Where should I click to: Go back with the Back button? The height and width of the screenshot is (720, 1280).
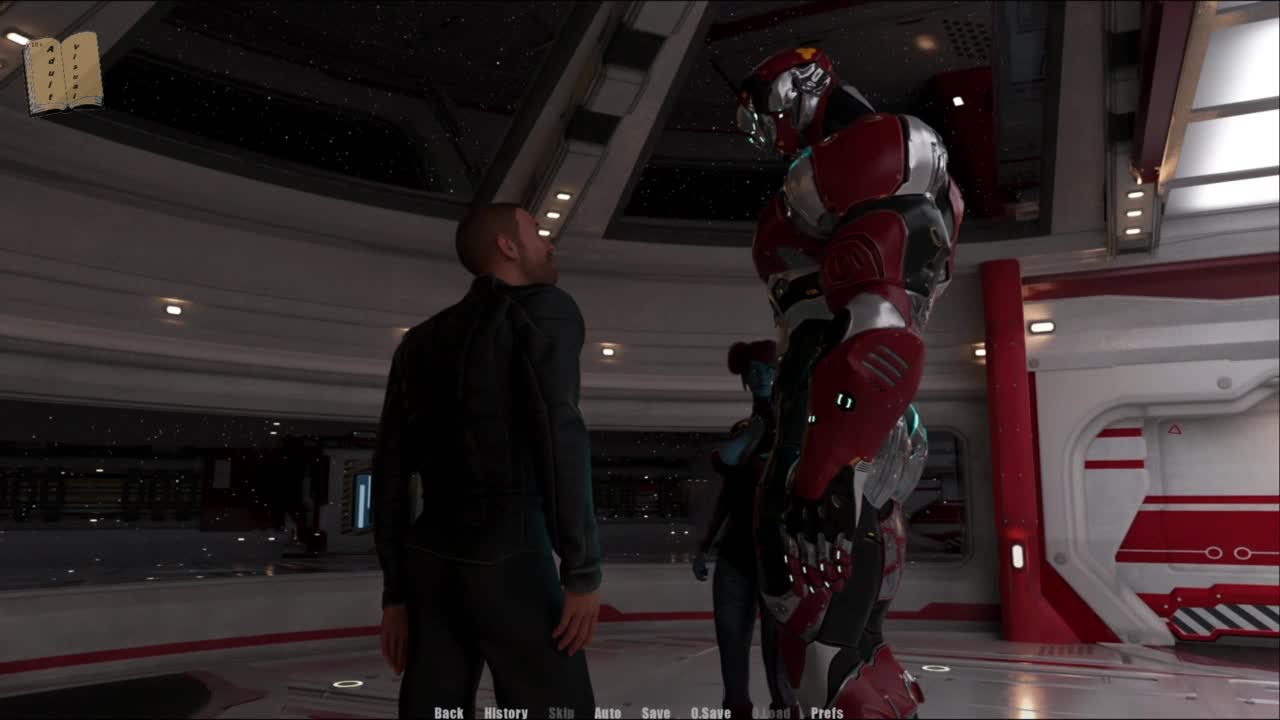point(449,713)
